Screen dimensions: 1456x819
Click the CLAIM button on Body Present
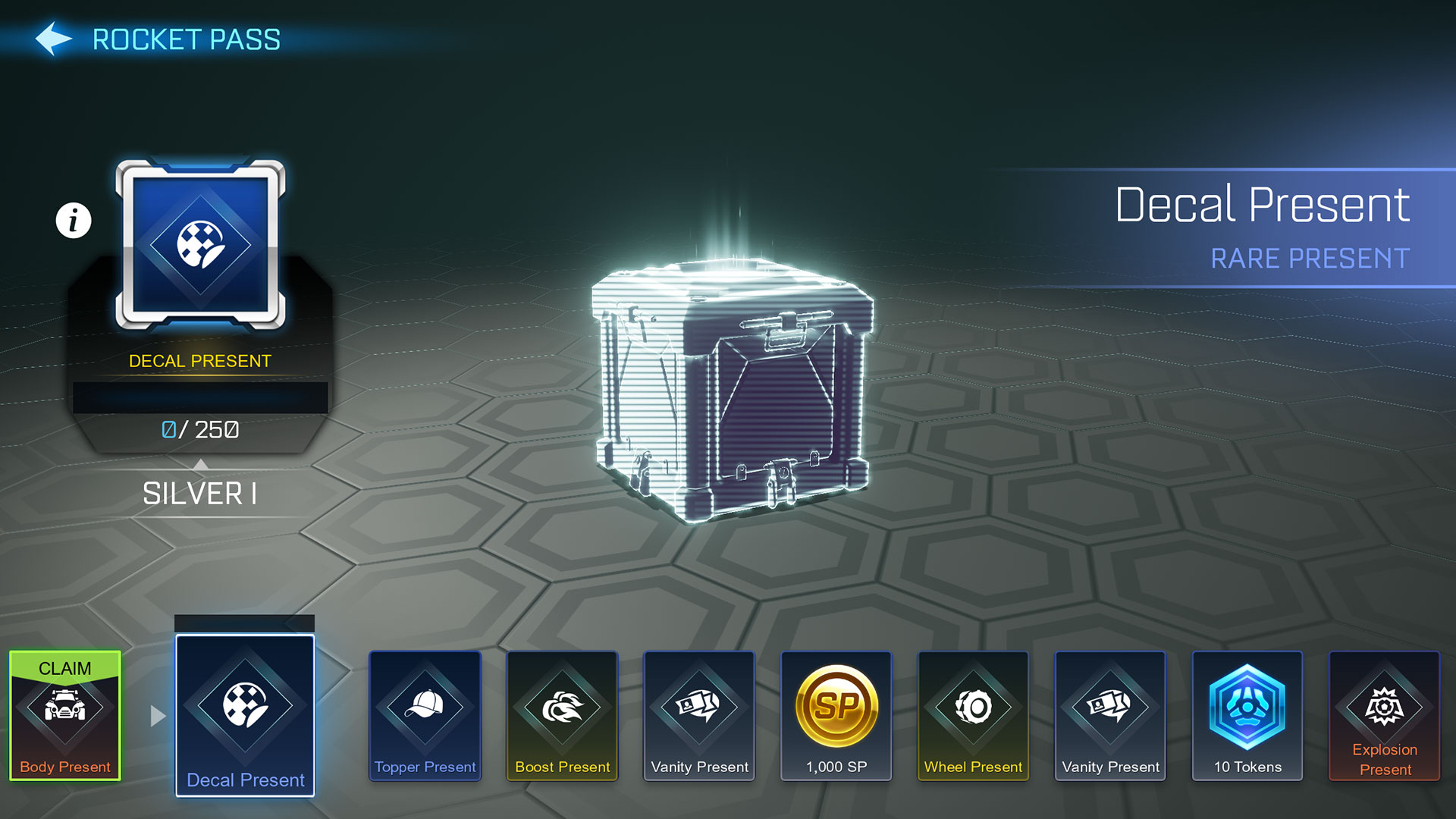click(x=64, y=669)
